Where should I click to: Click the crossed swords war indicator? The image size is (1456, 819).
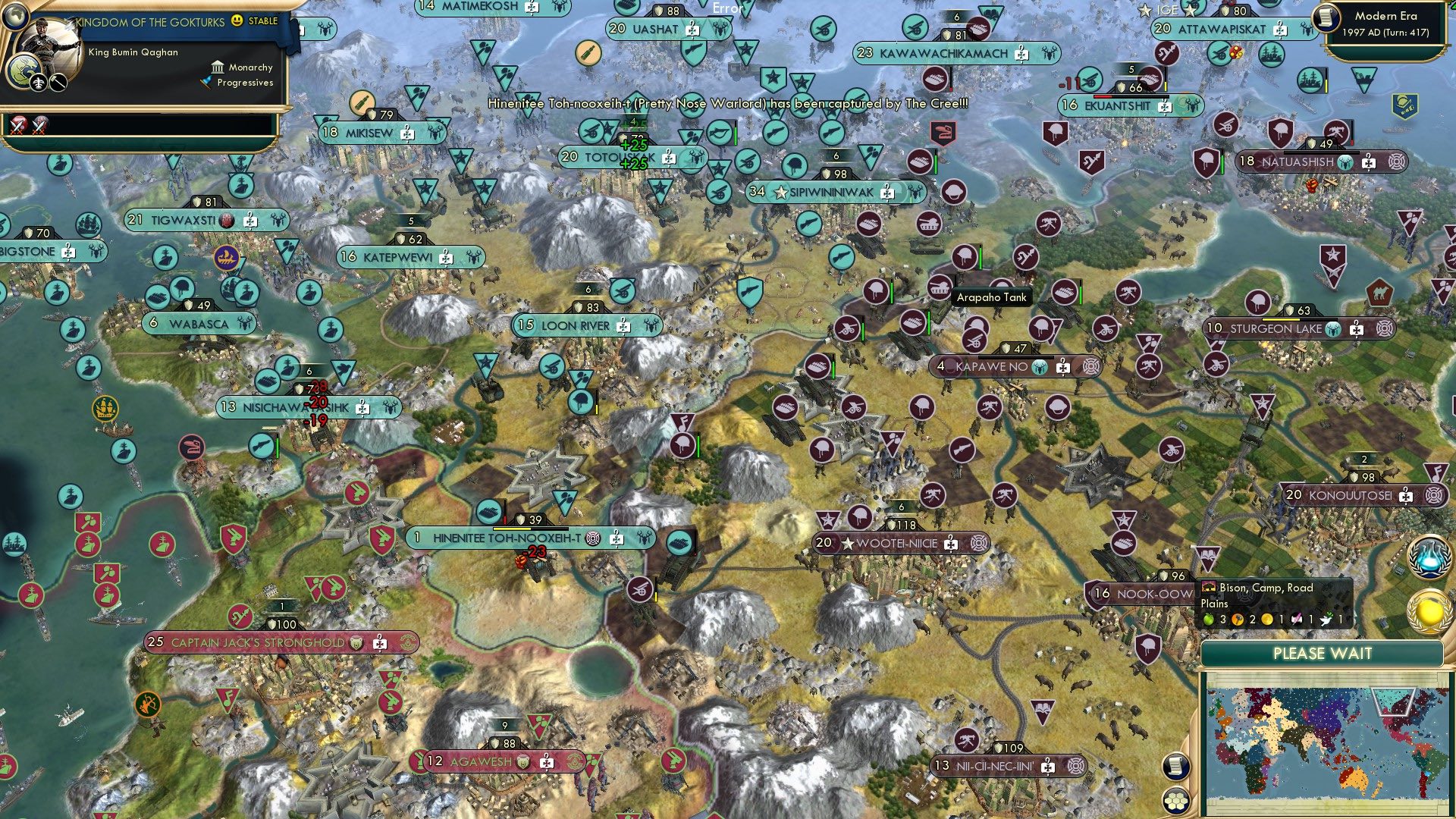(x=17, y=126)
